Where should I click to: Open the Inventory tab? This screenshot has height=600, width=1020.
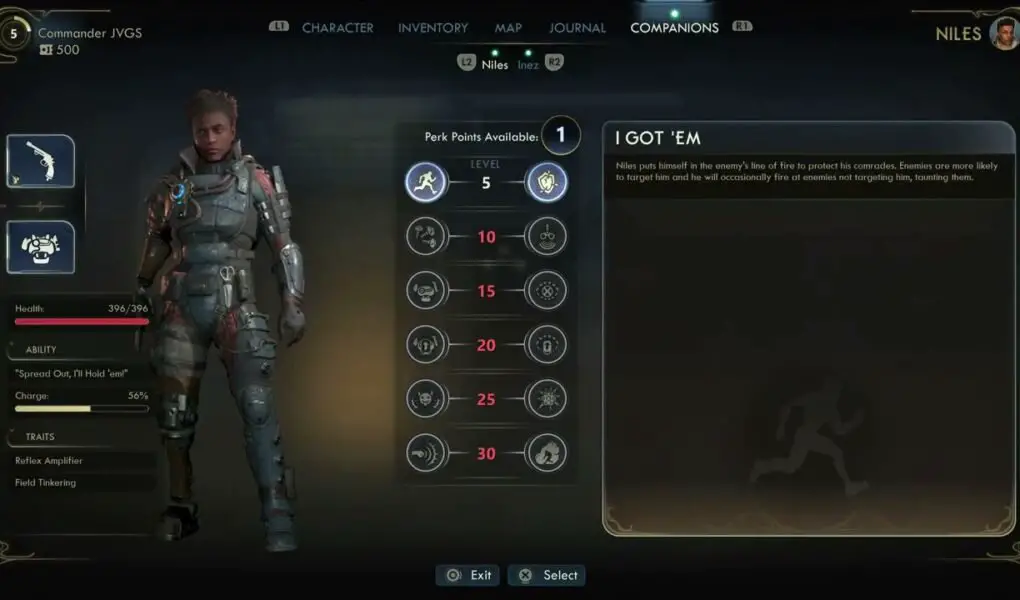pyautogui.click(x=433, y=28)
